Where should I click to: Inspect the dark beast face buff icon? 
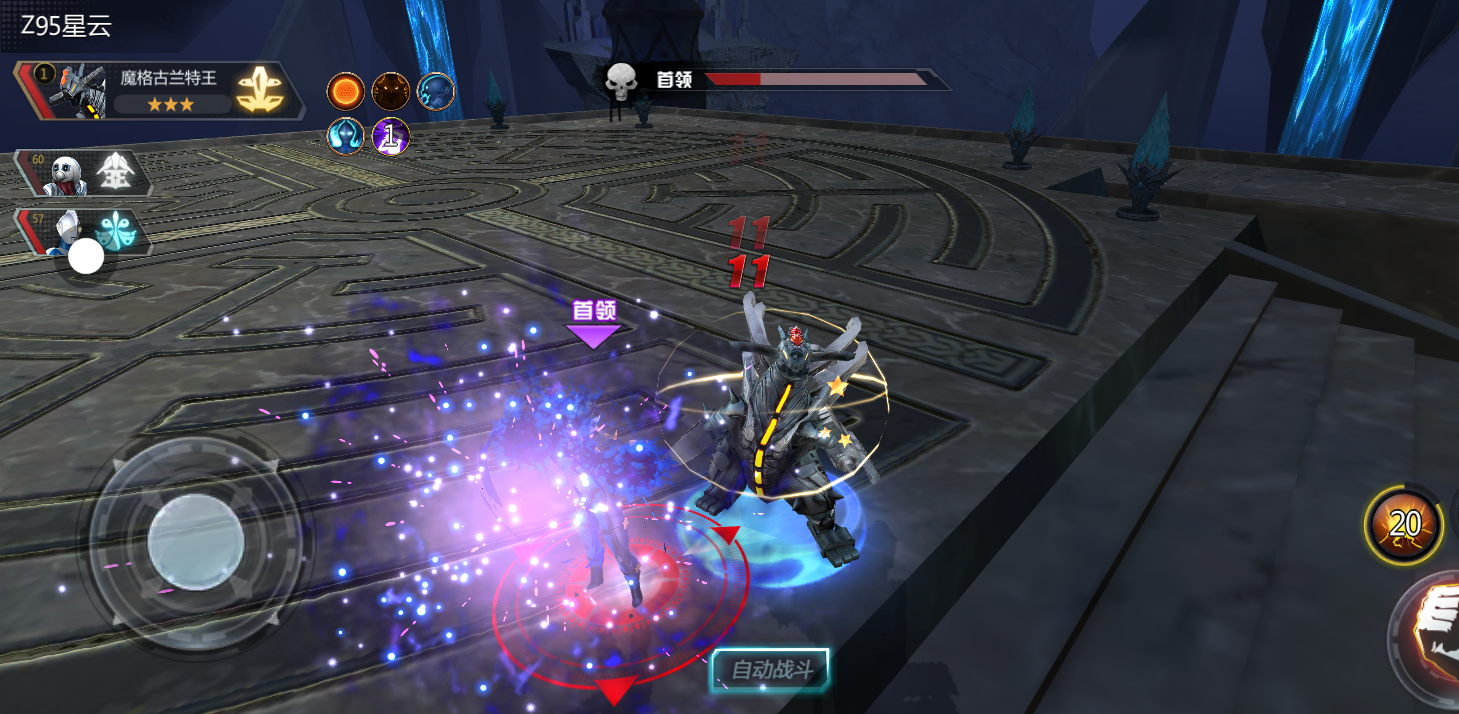[391, 92]
